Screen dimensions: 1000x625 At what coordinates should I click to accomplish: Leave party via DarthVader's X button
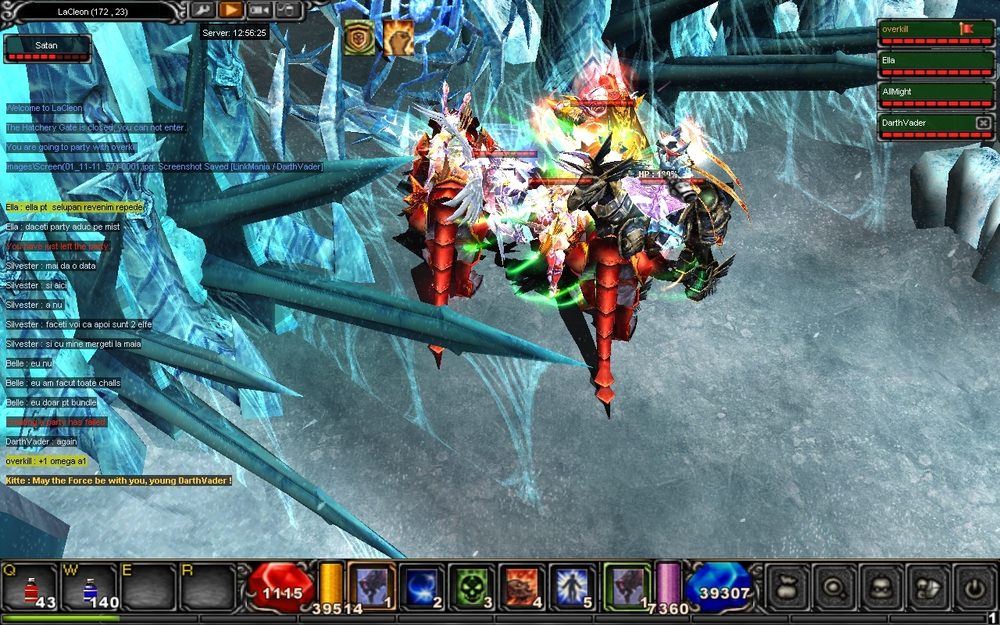(x=982, y=123)
